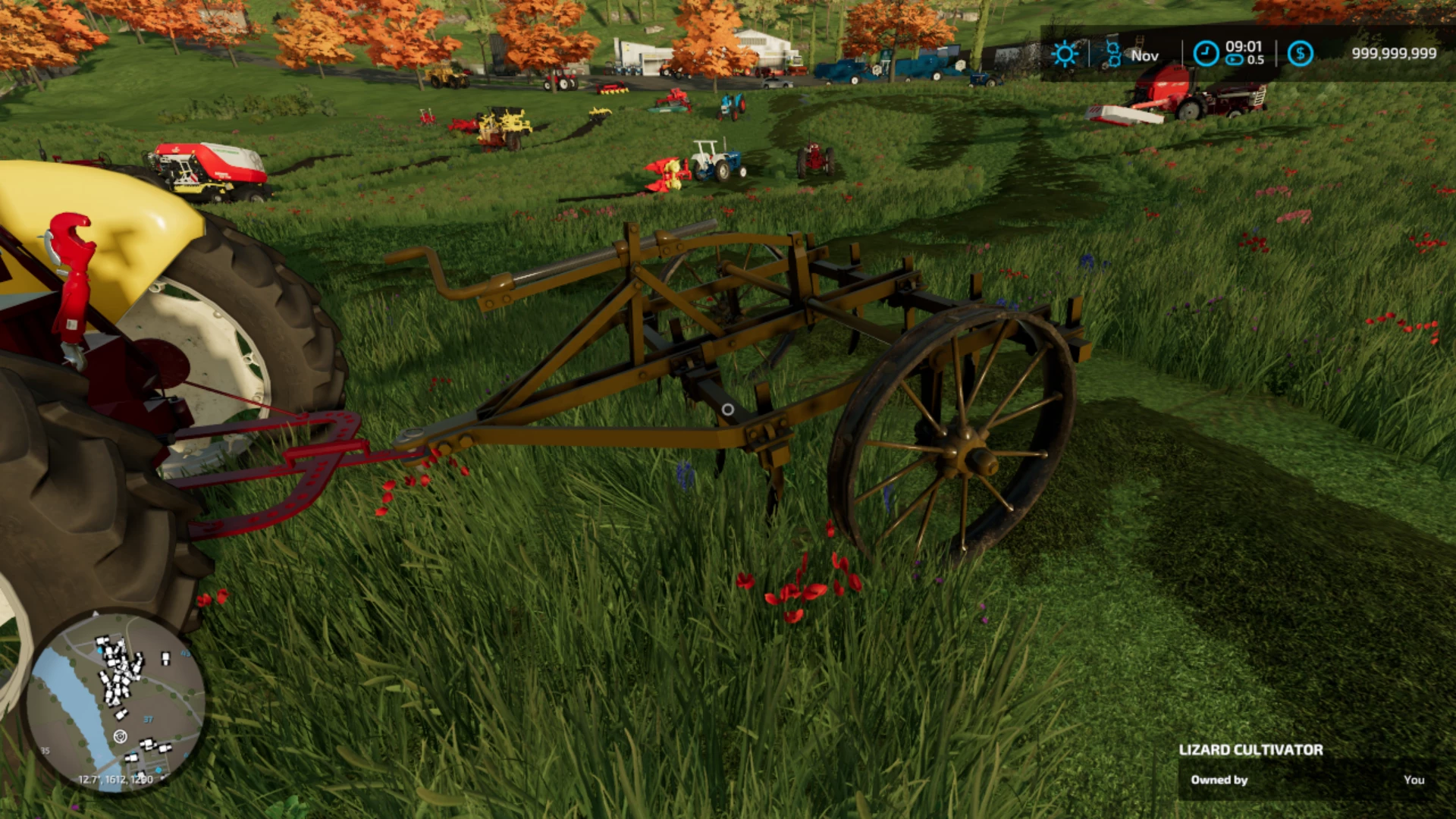The image size is (1456, 819).
Task: Click the sunny weather icon in the HUD
Action: coord(1065,53)
